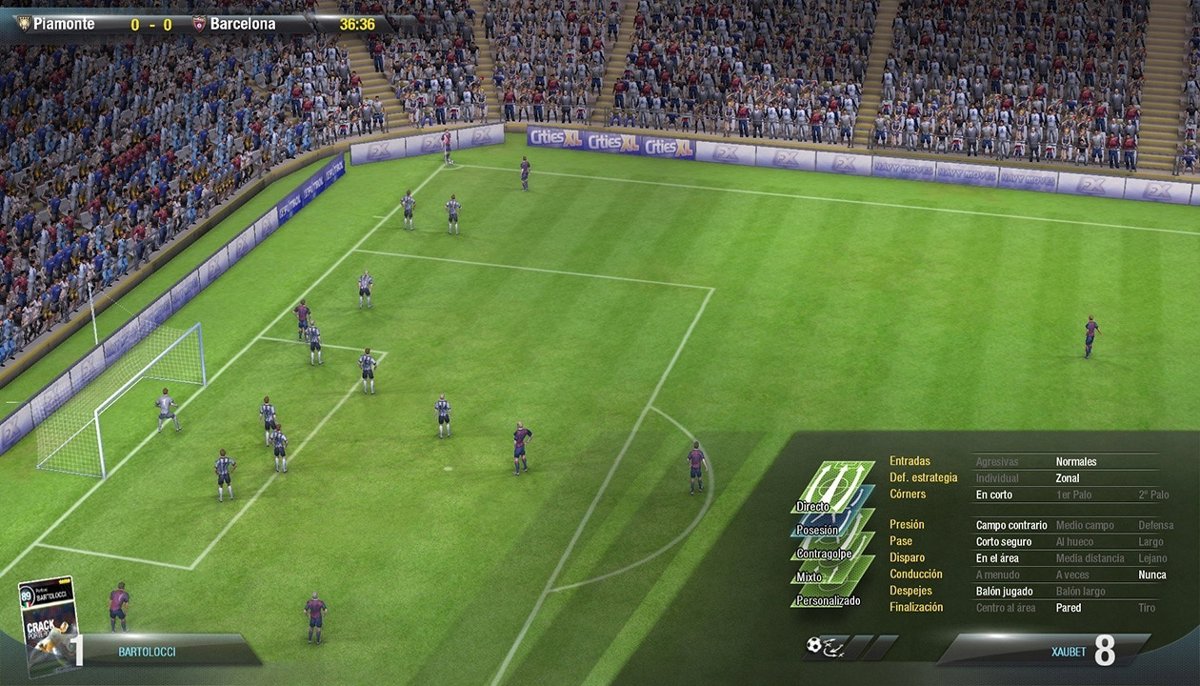Set Disparo to Lejano
1200x686 pixels.
click(x=1153, y=558)
